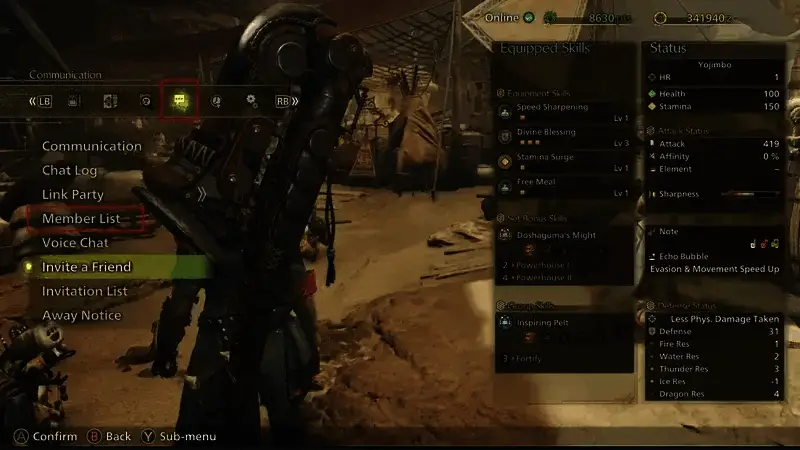Click the highlighted chat bubble Communication tab
800x450 pixels.
tap(179, 101)
